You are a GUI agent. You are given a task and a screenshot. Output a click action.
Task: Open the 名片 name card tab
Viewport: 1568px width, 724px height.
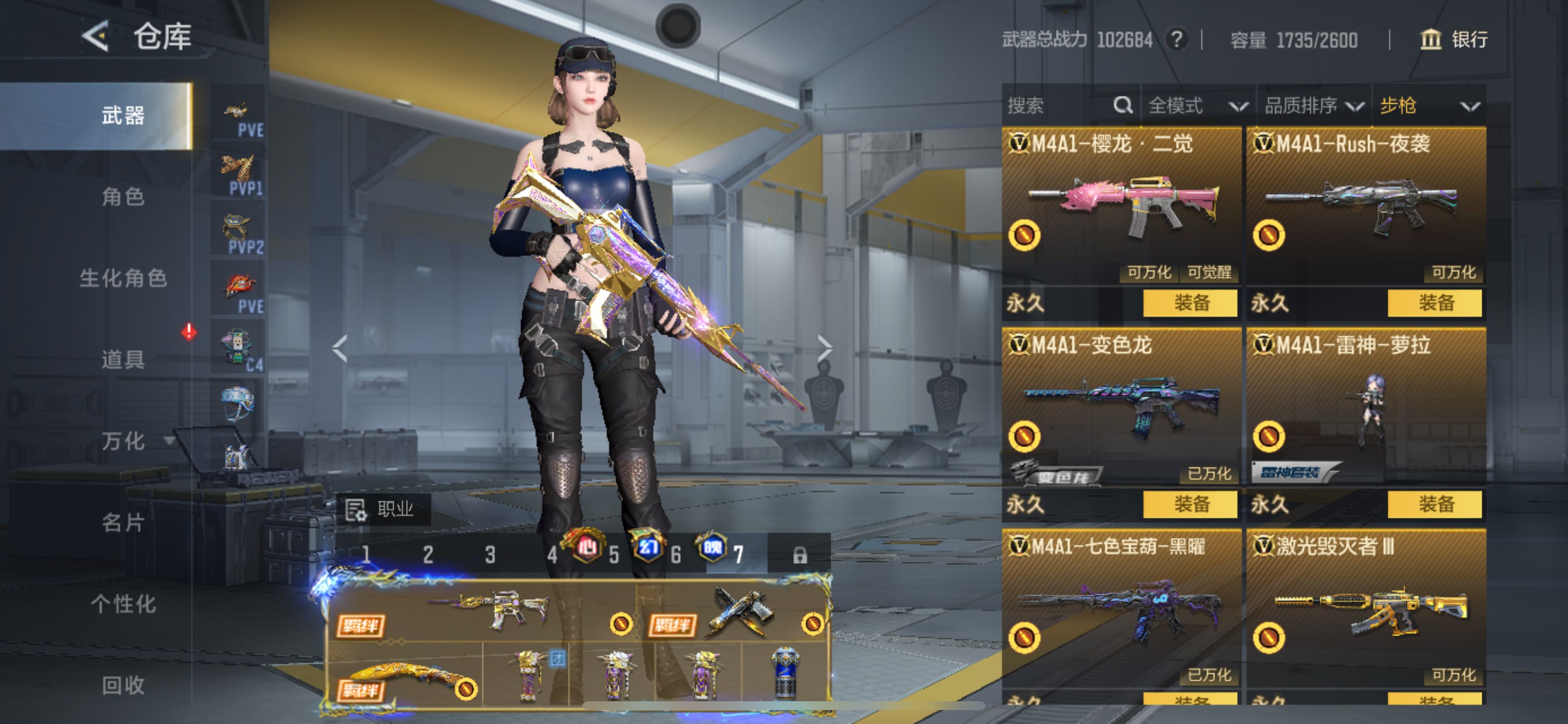[123, 523]
